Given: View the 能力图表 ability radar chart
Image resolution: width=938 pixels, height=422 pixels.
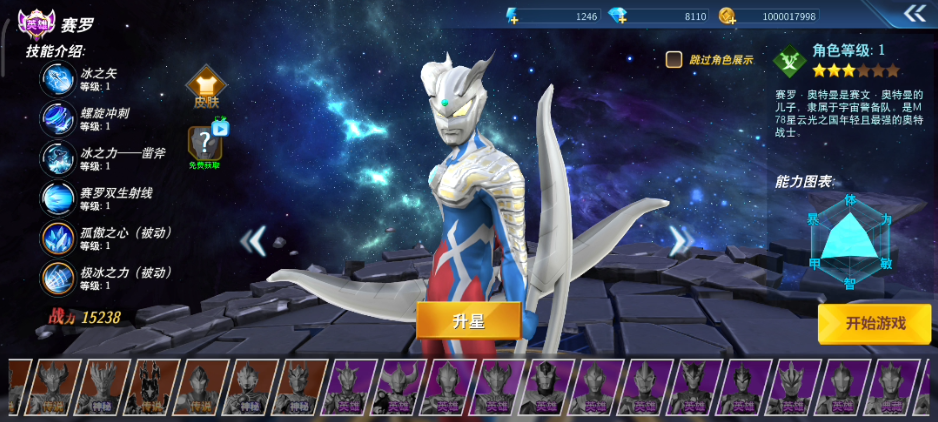Looking at the screenshot, I should click(x=849, y=240).
